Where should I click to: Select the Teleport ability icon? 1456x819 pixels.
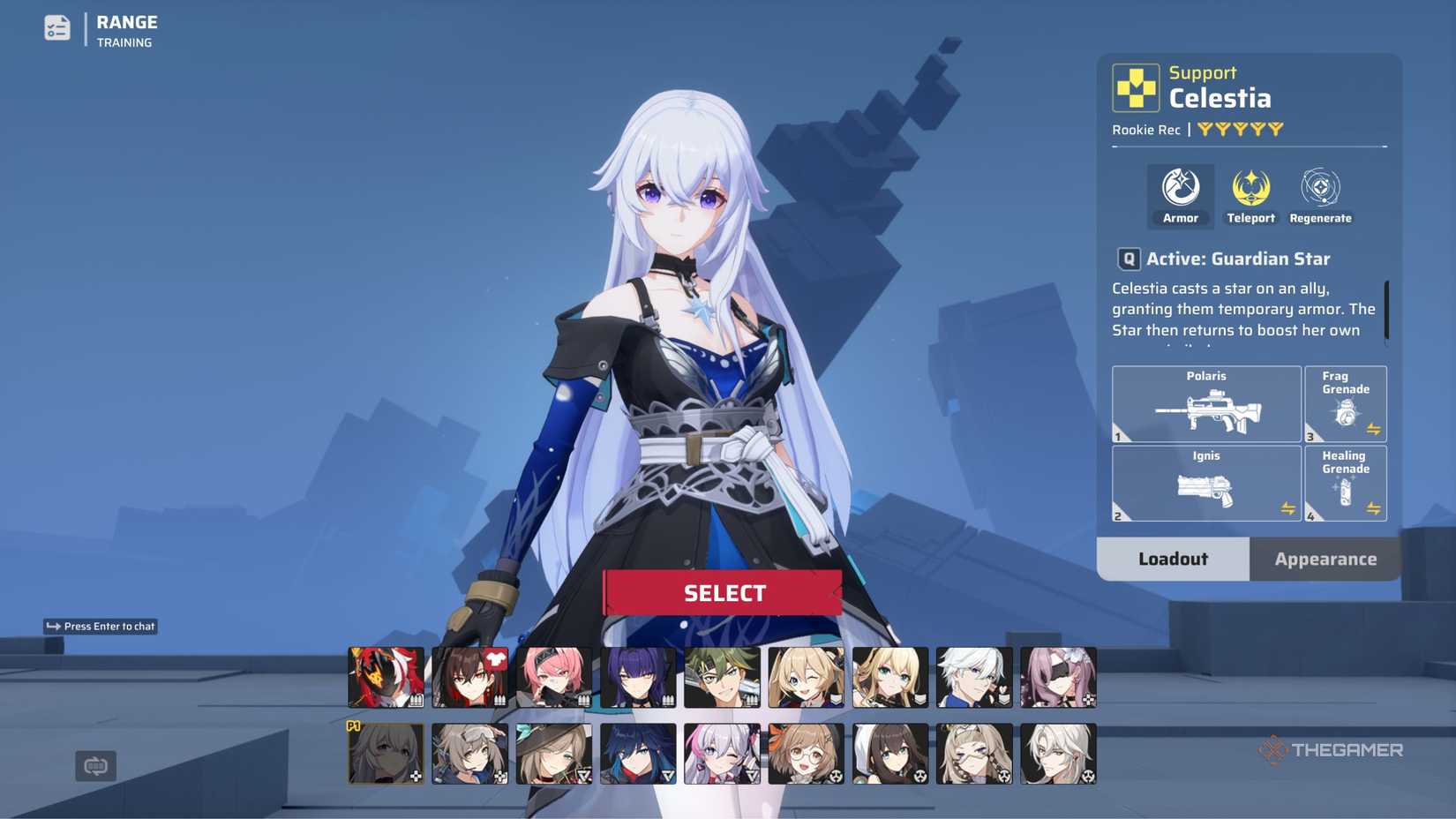coord(1250,188)
